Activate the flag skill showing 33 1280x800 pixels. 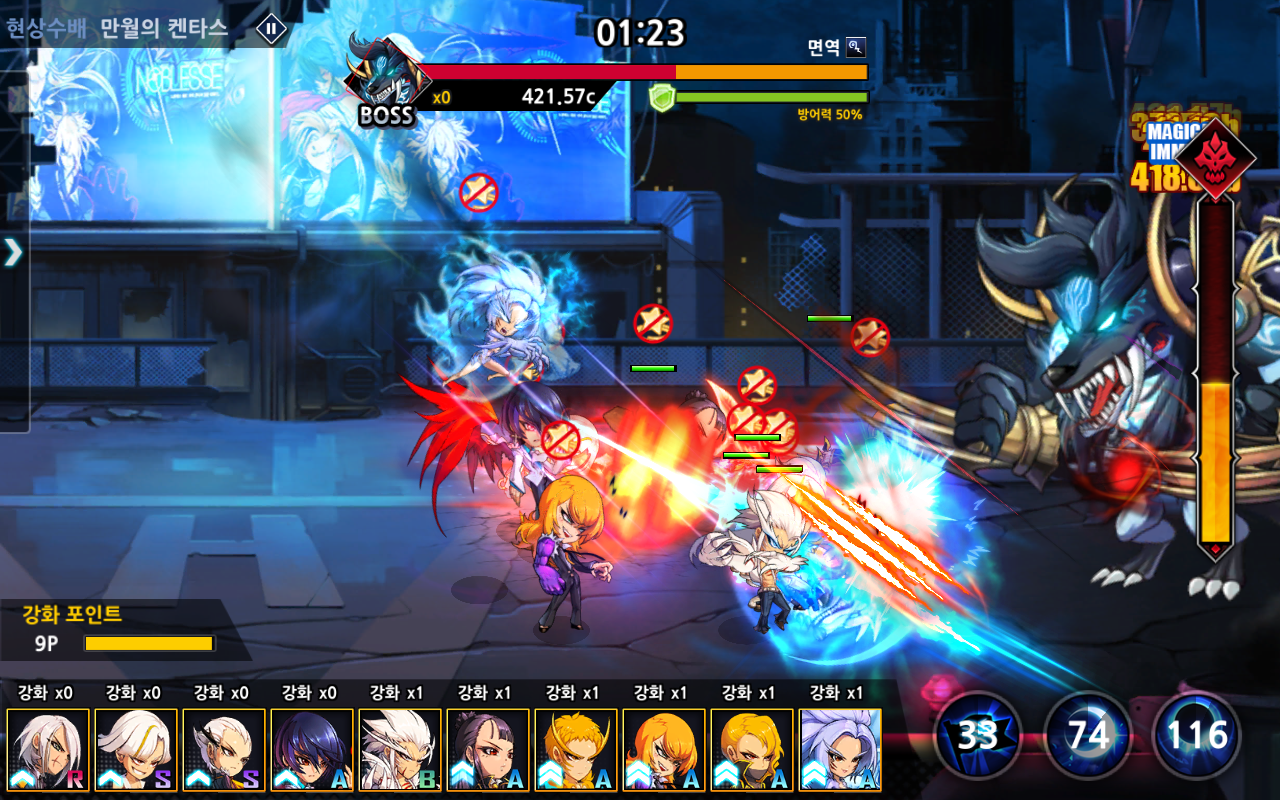pyautogui.click(x=977, y=736)
